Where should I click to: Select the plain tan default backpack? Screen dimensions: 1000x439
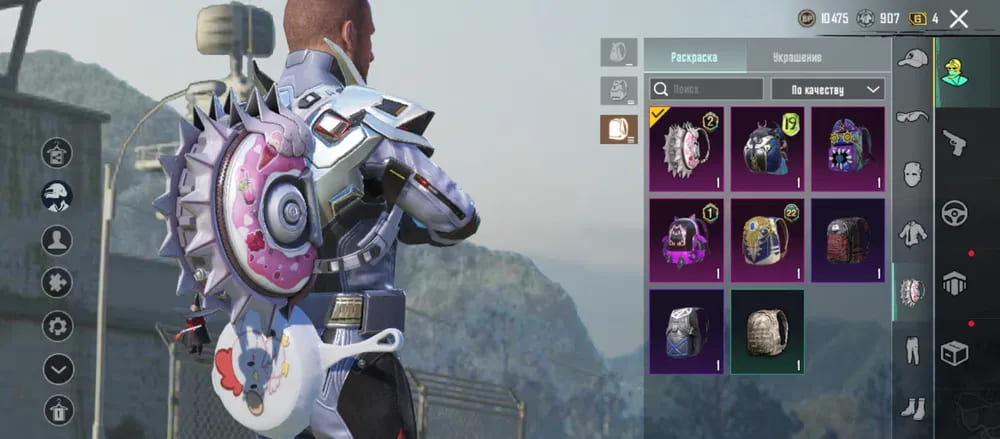pyautogui.click(x=767, y=331)
